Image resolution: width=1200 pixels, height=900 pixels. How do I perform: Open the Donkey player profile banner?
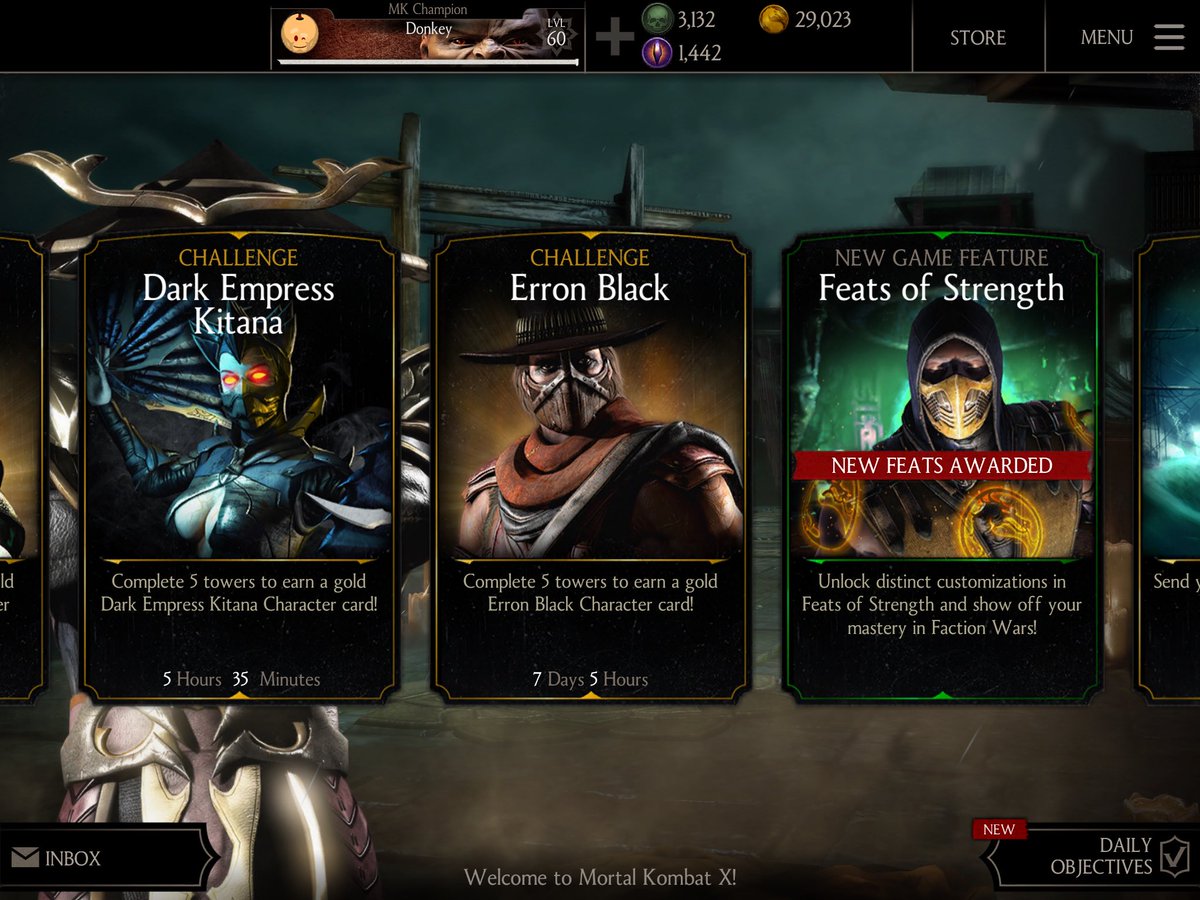pos(428,37)
